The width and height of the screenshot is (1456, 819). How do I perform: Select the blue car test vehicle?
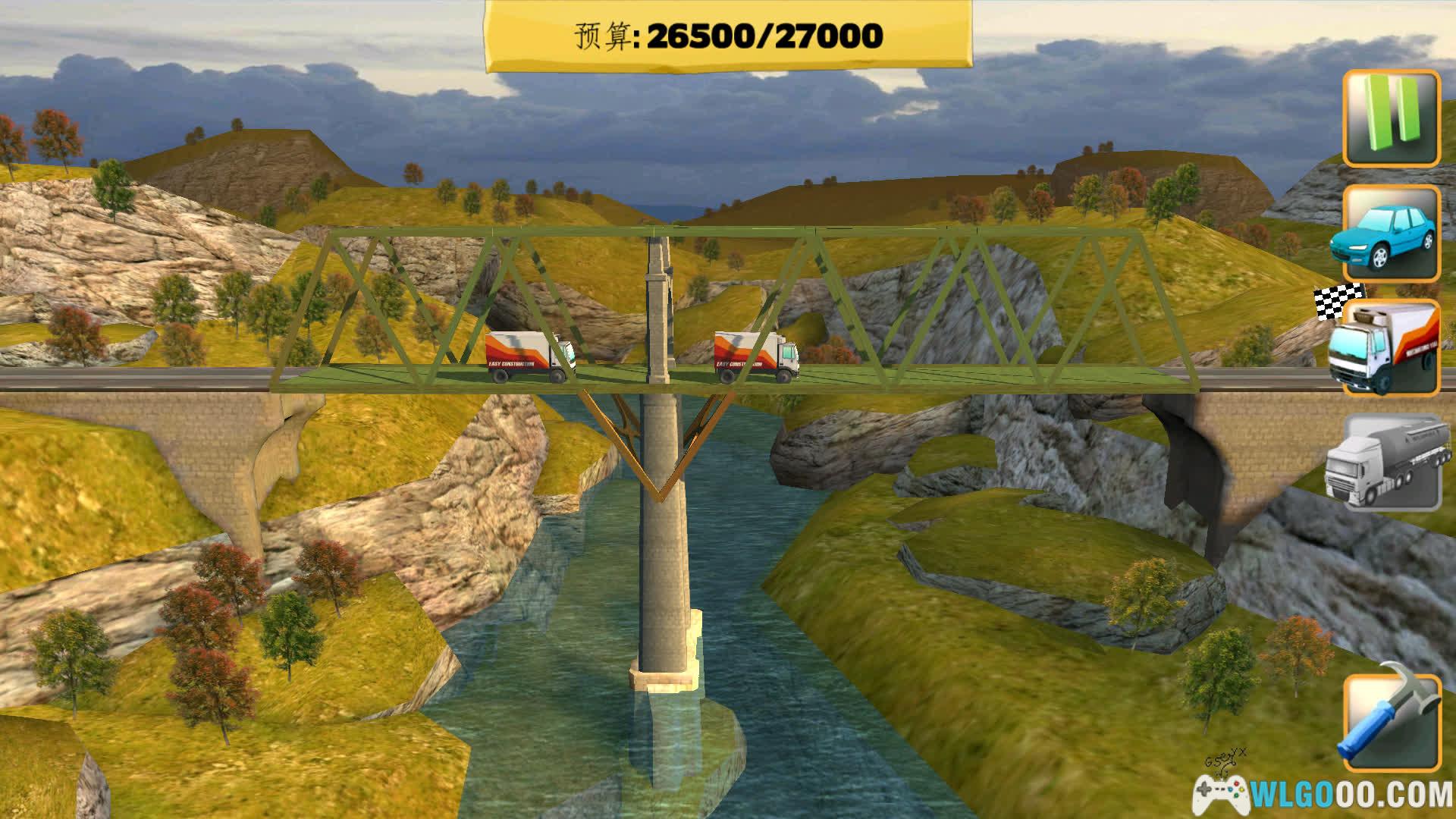[x=1392, y=233]
